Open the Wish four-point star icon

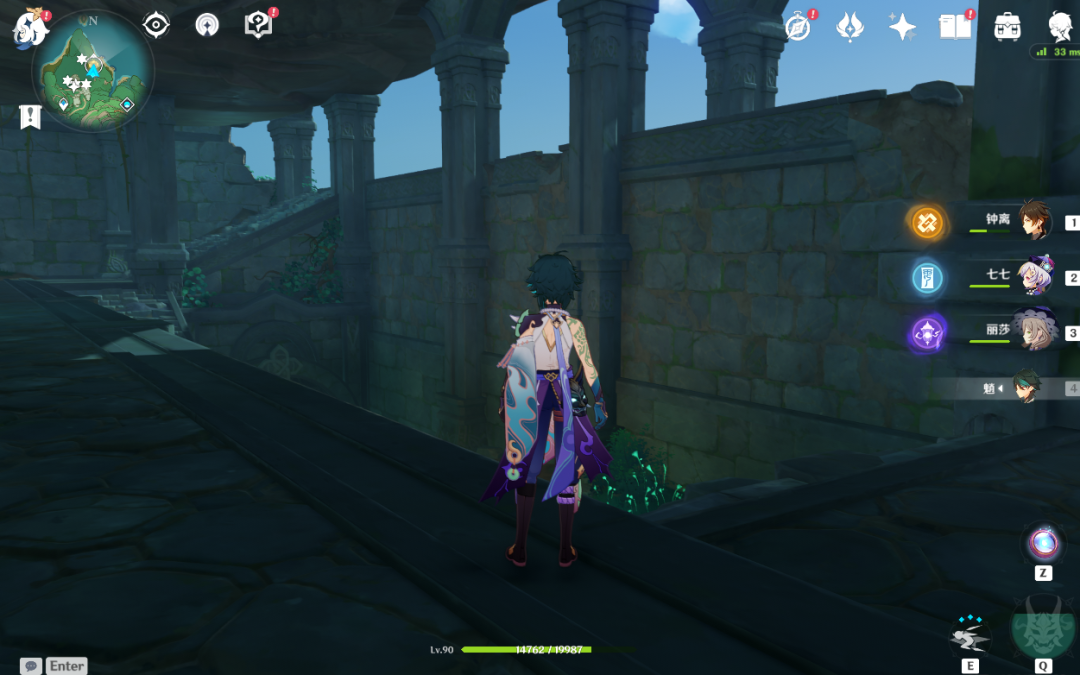point(902,27)
